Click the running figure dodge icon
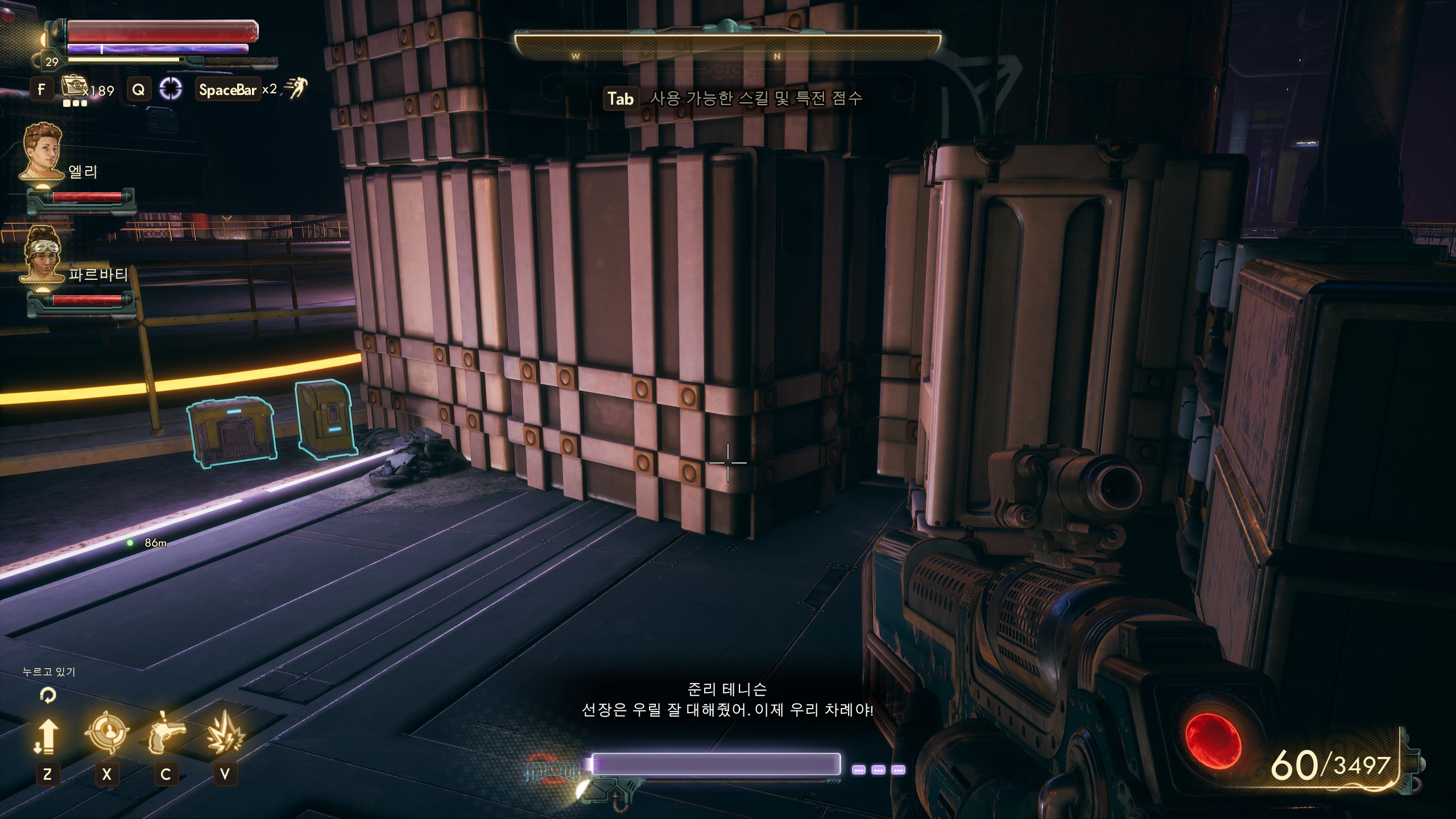 [295, 88]
